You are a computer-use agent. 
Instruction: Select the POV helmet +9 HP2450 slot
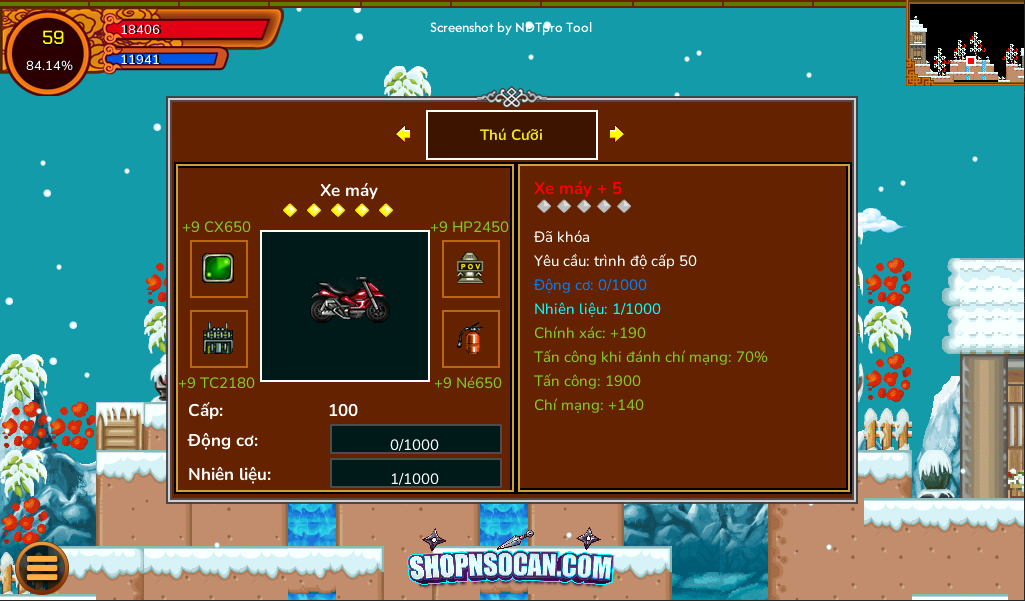[x=471, y=269]
